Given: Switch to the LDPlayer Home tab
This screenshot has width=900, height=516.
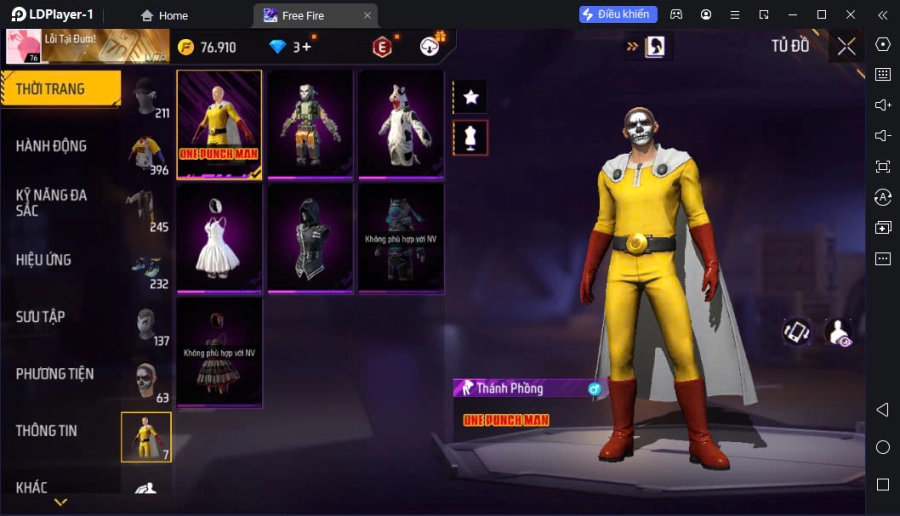Looking at the screenshot, I should 165,15.
